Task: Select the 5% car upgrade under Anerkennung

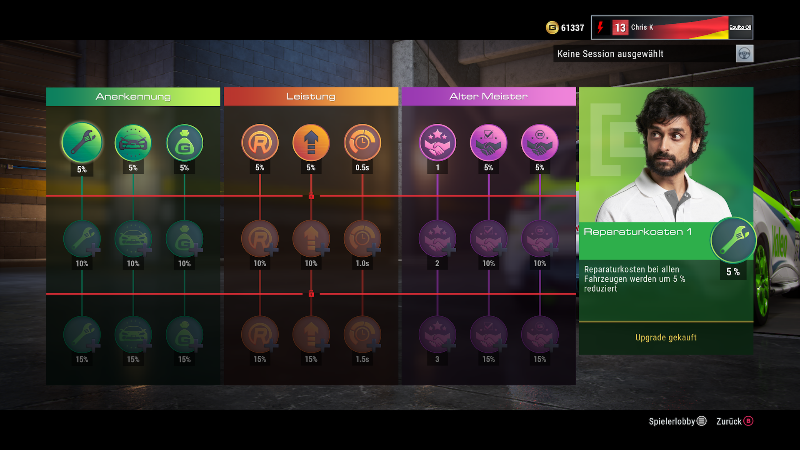Action: pyautogui.click(x=133, y=142)
